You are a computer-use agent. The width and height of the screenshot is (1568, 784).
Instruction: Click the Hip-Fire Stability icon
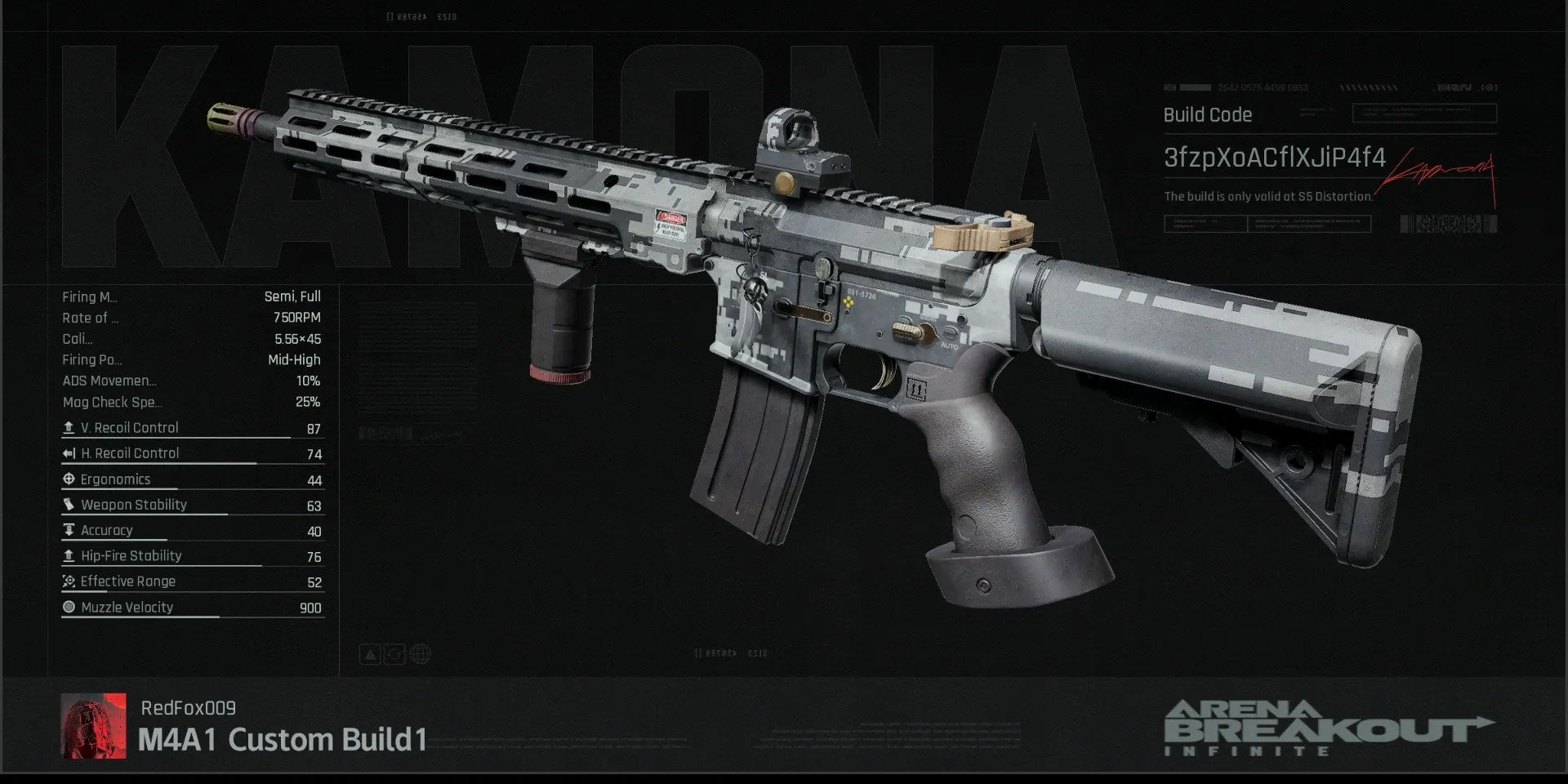point(69,555)
